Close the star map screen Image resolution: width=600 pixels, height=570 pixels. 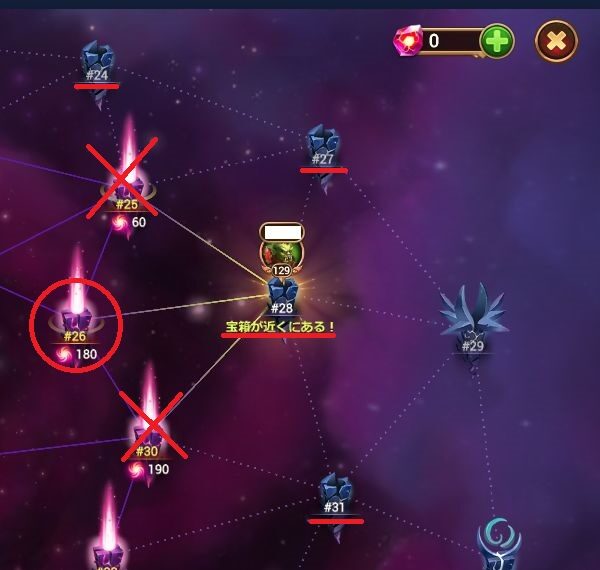[x=556, y=41]
